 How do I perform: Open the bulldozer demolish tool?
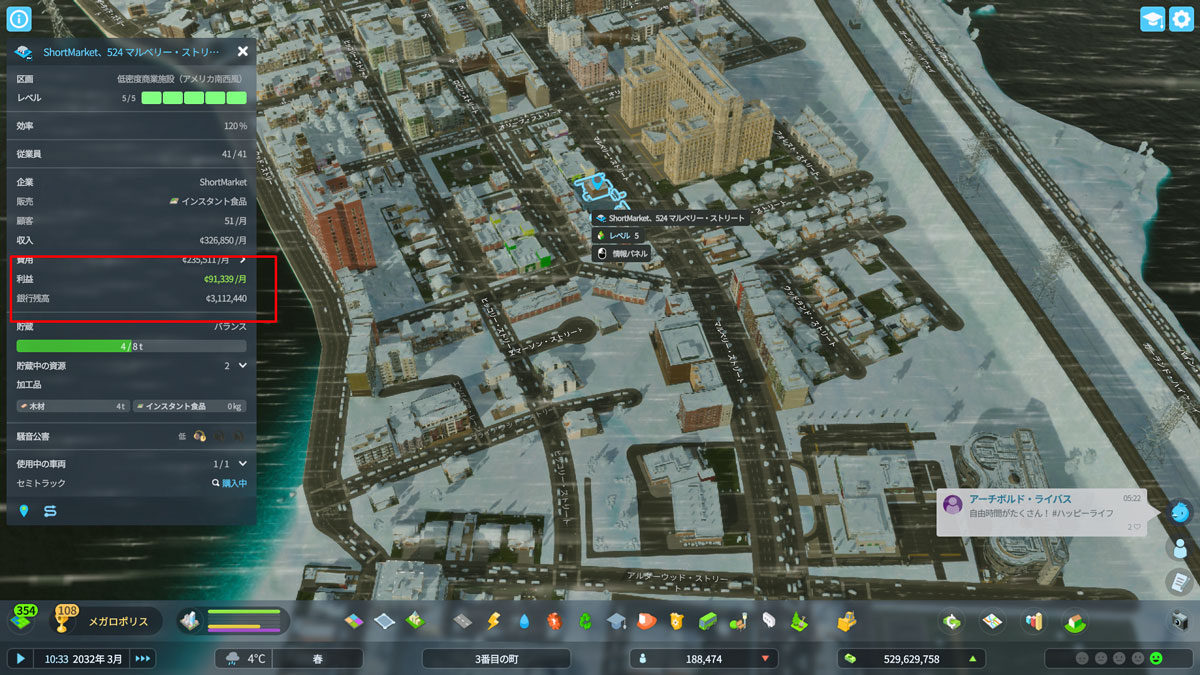coord(847,621)
